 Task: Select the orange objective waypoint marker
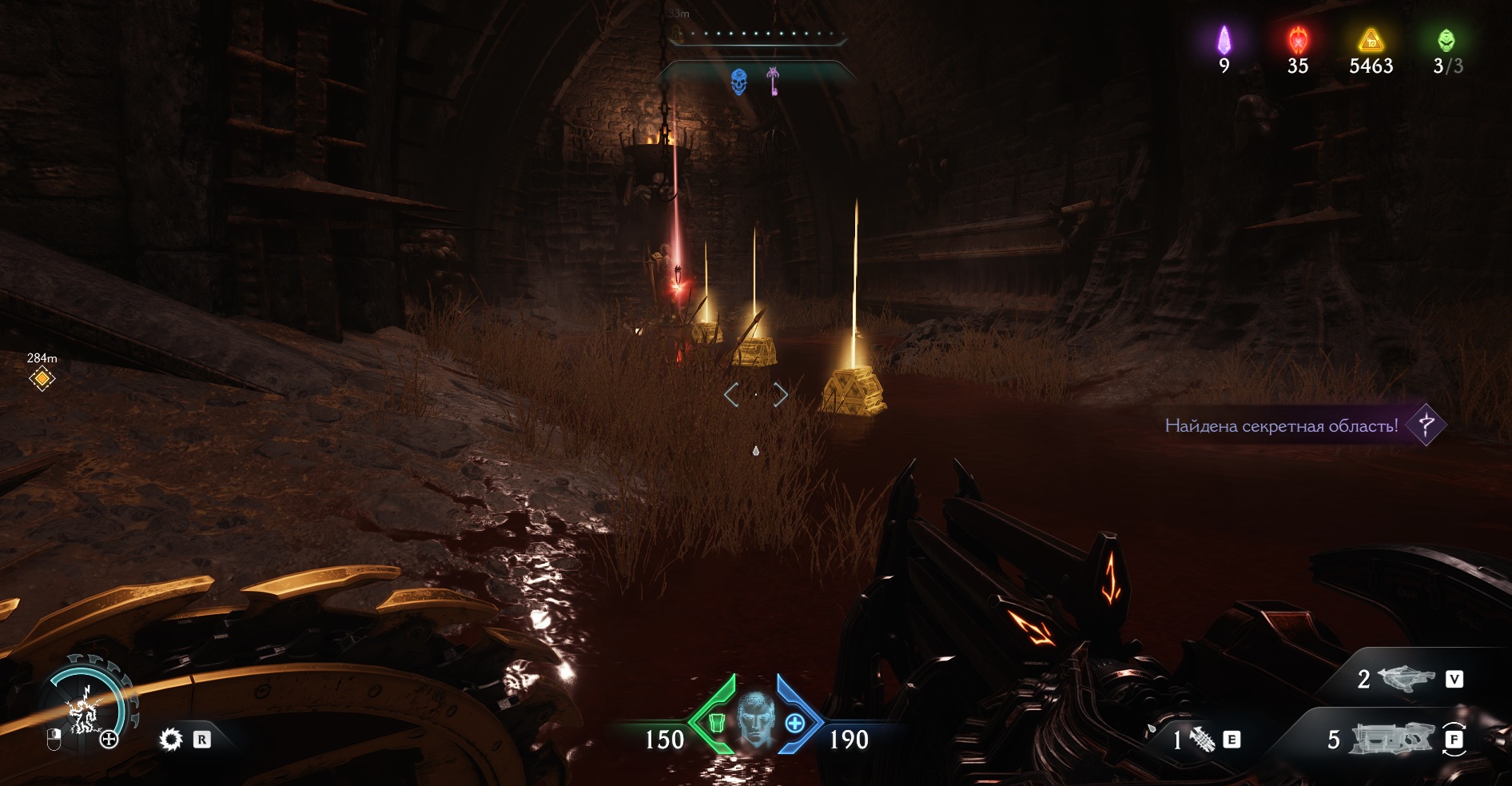tap(42, 378)
